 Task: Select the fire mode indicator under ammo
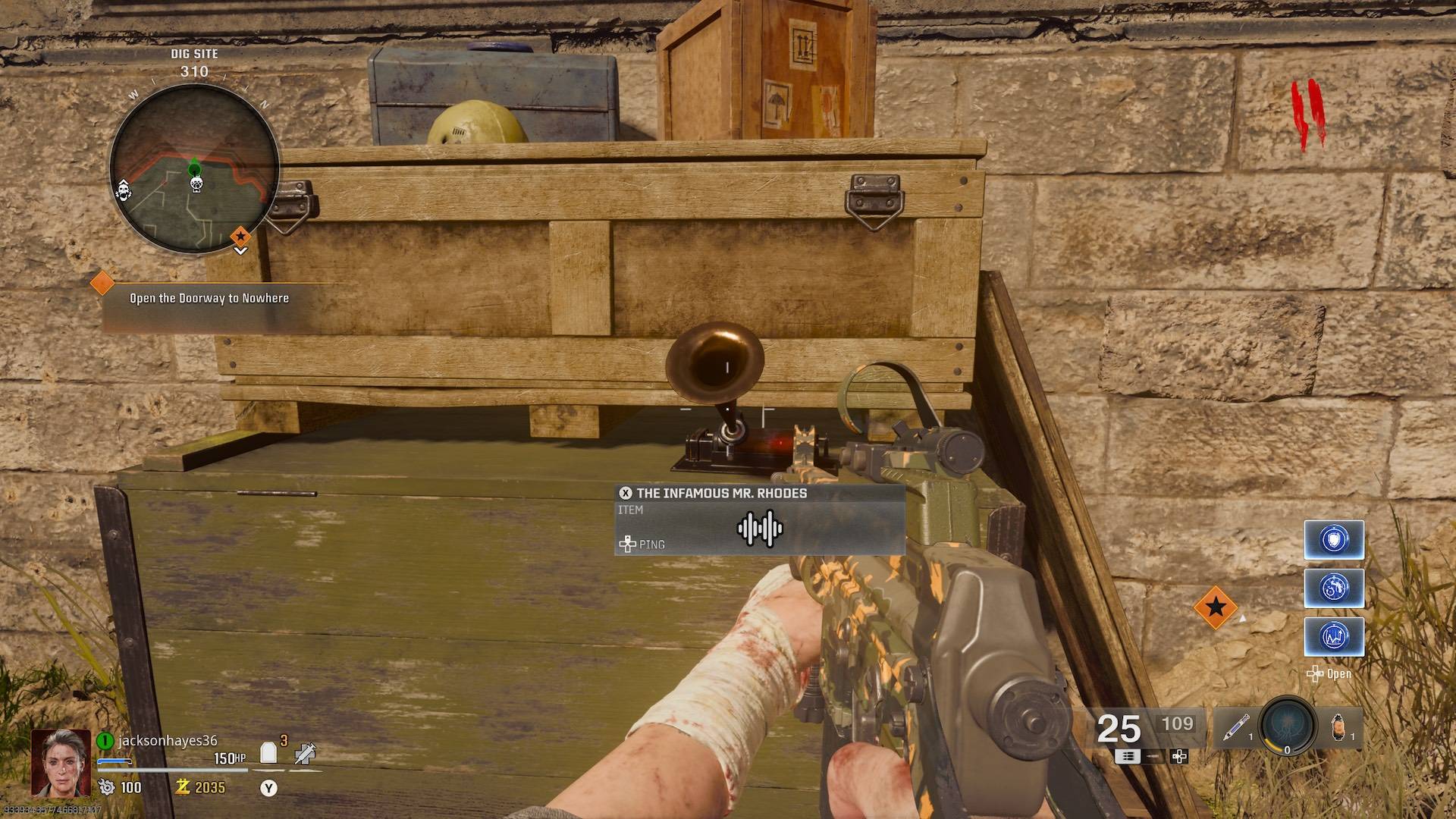pyautogui.click(x=1128, y=756)
